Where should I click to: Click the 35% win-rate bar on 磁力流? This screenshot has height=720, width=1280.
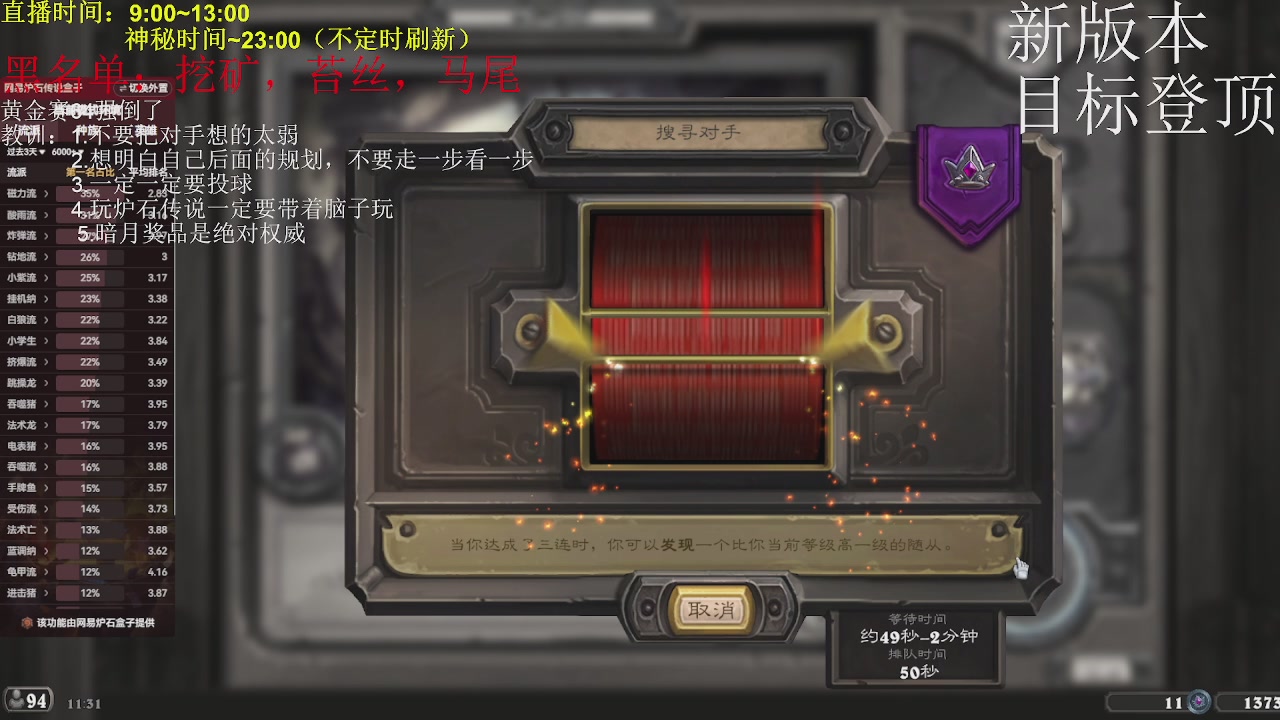tap(91, 194)
